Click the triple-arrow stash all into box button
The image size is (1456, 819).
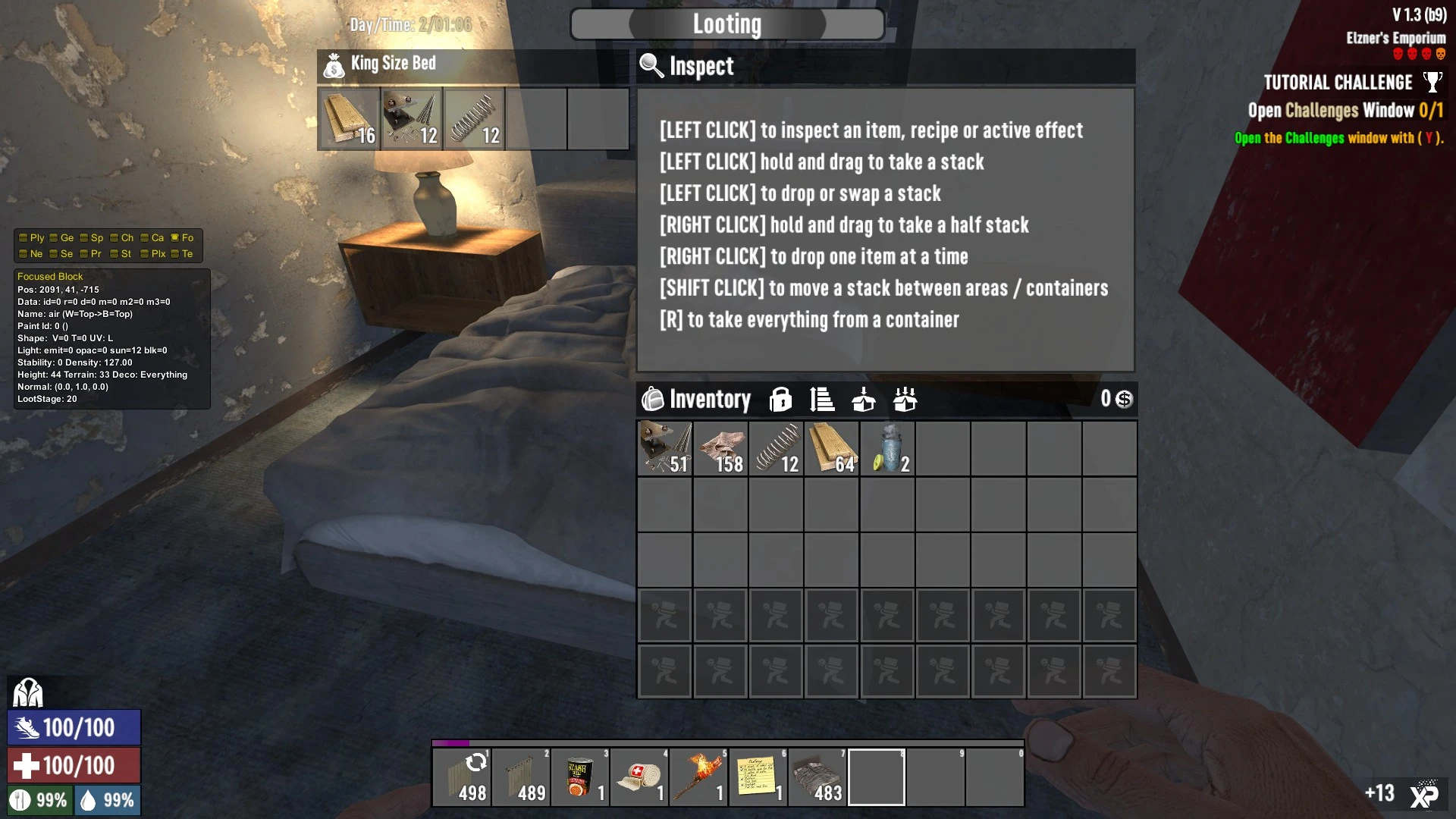[x=905, y=399]
